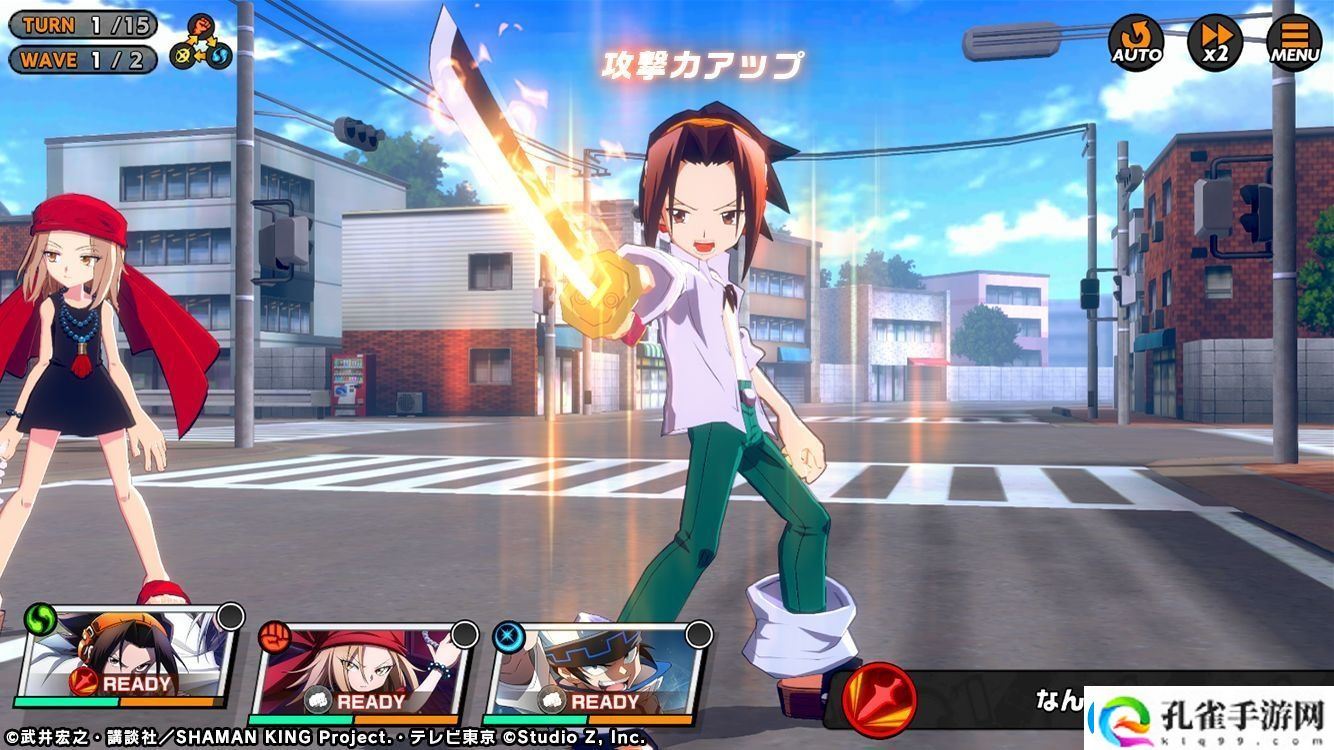Open the MENU button
The width and height of the screenshot is (1334, 750).
click(x=1294, y=42)
